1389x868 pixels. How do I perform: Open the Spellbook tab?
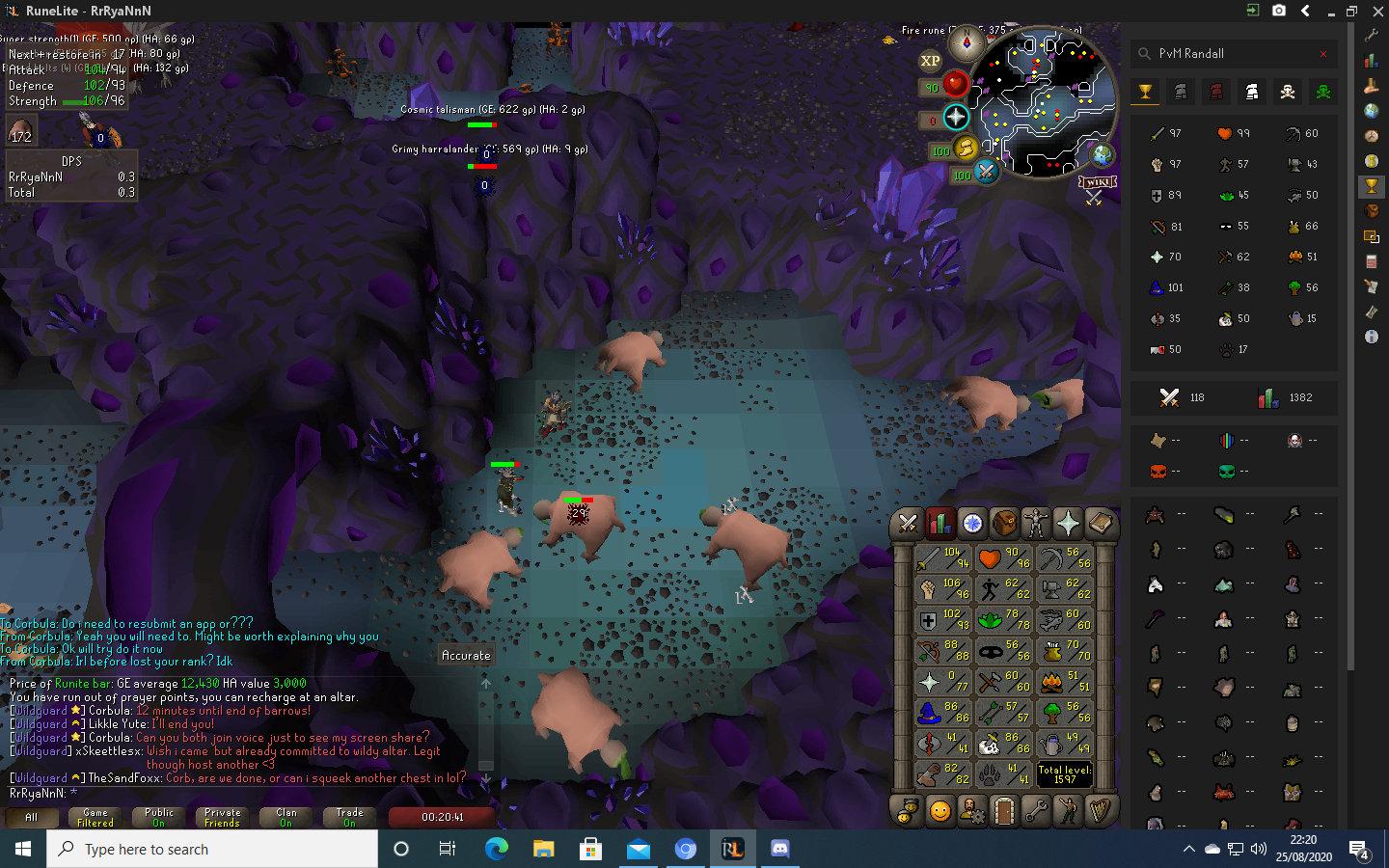click(x=1100, y=523)
